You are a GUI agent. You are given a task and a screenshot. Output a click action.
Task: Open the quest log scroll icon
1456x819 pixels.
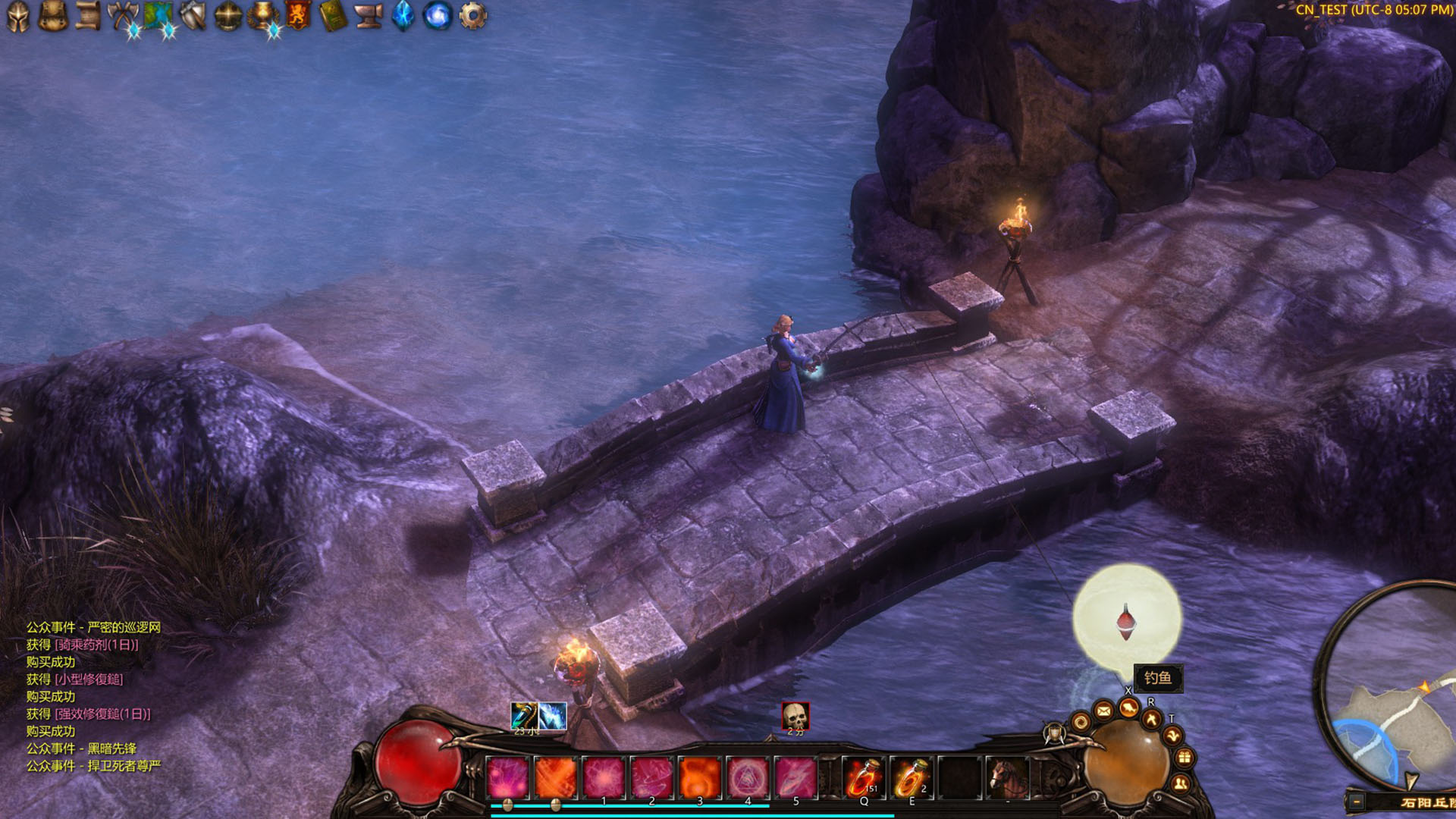(89, 14)
